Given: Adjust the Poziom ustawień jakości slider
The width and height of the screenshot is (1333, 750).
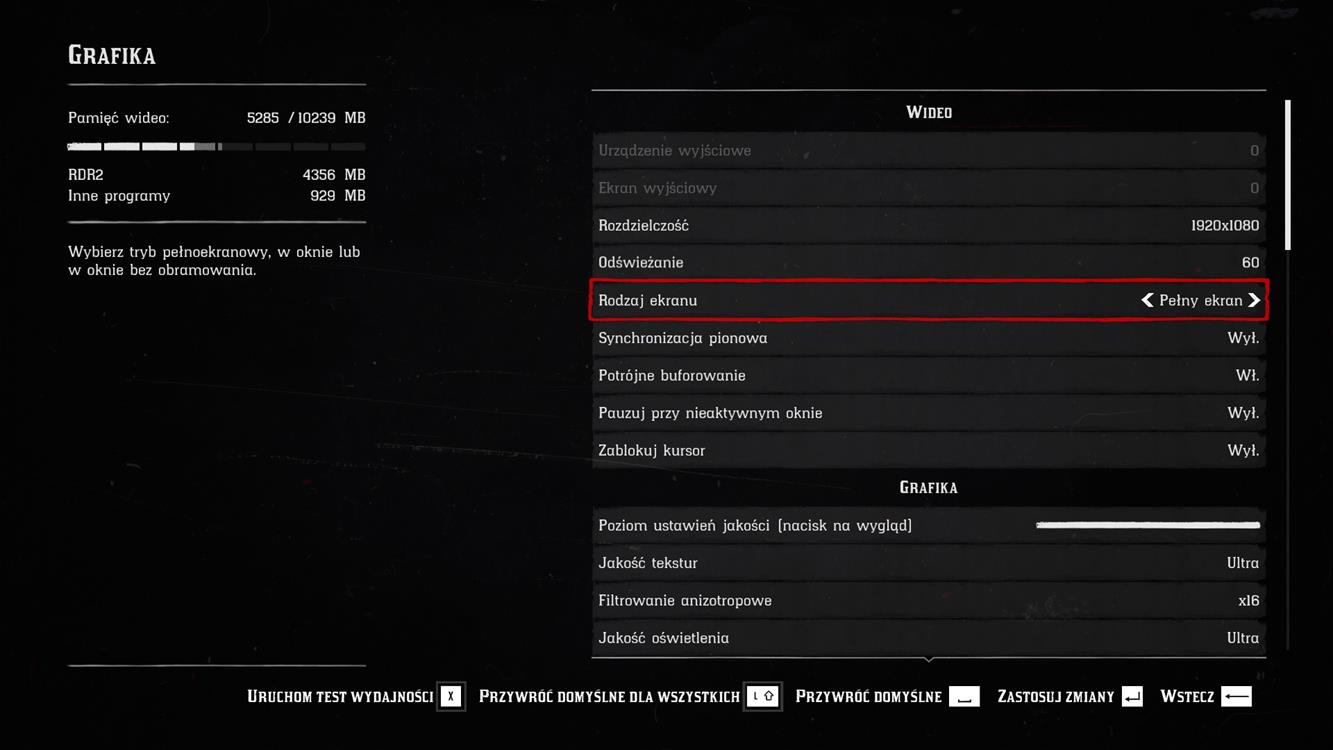Looking at the screenshot, I should pos(1148,525).
